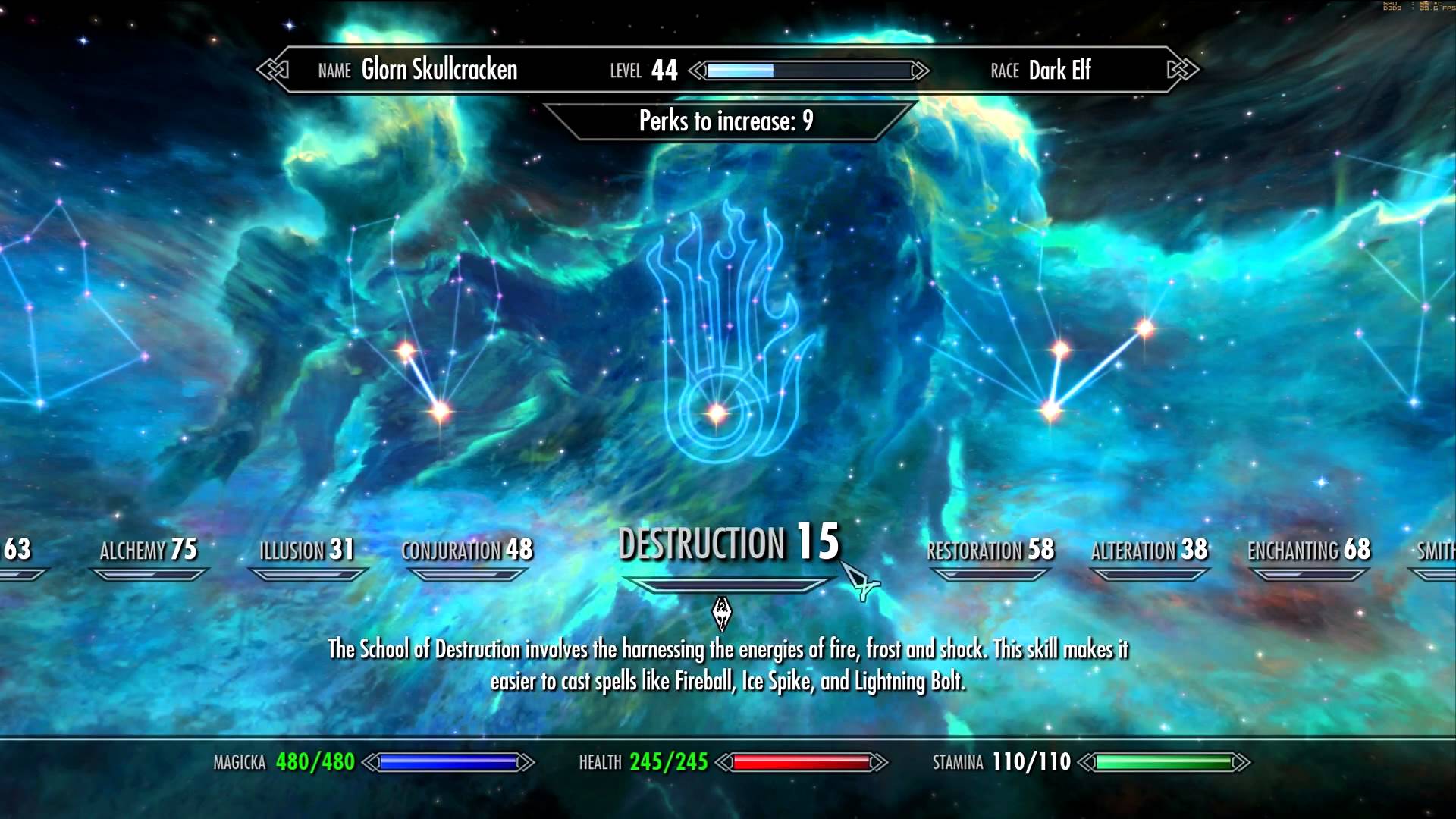Image resolution: width=1456 pixels, height=819 pixels.
Task: Choose the Illusion 31 skill
Action: coord(307,551)
